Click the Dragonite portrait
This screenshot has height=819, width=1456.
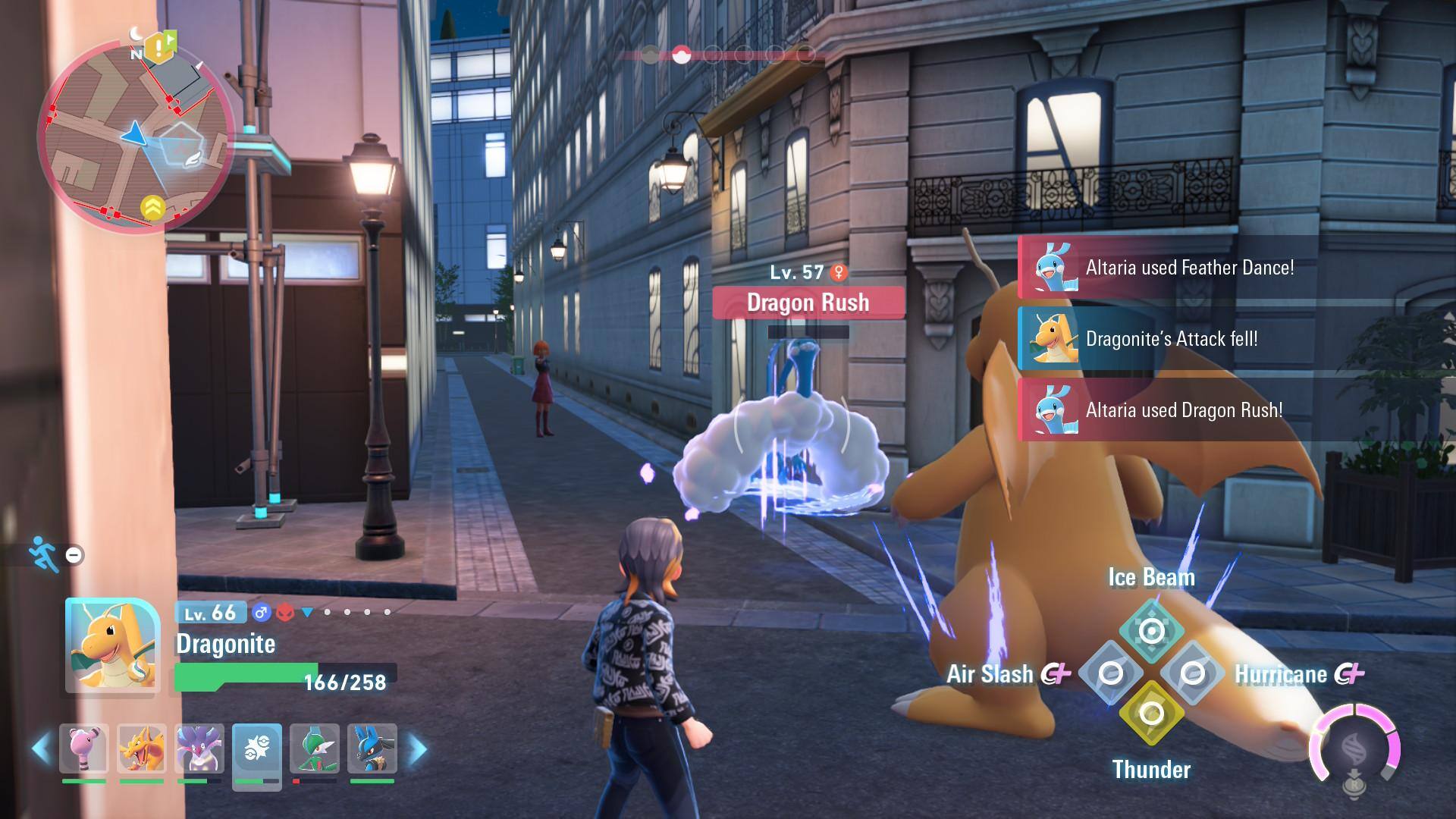tap(112, 645)
